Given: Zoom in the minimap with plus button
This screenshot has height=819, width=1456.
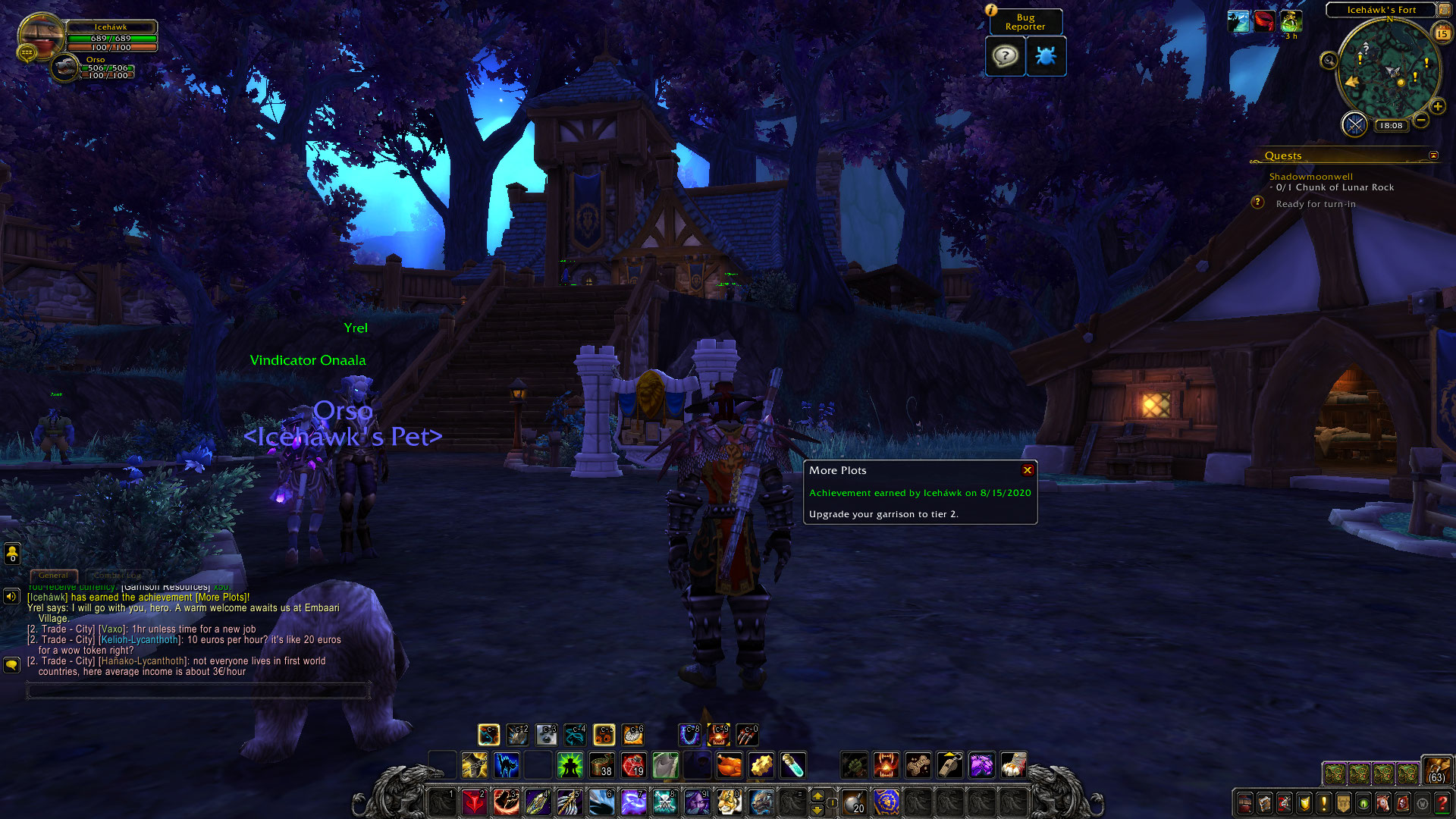Looking at the screenshot, I should click(1437, 107).
